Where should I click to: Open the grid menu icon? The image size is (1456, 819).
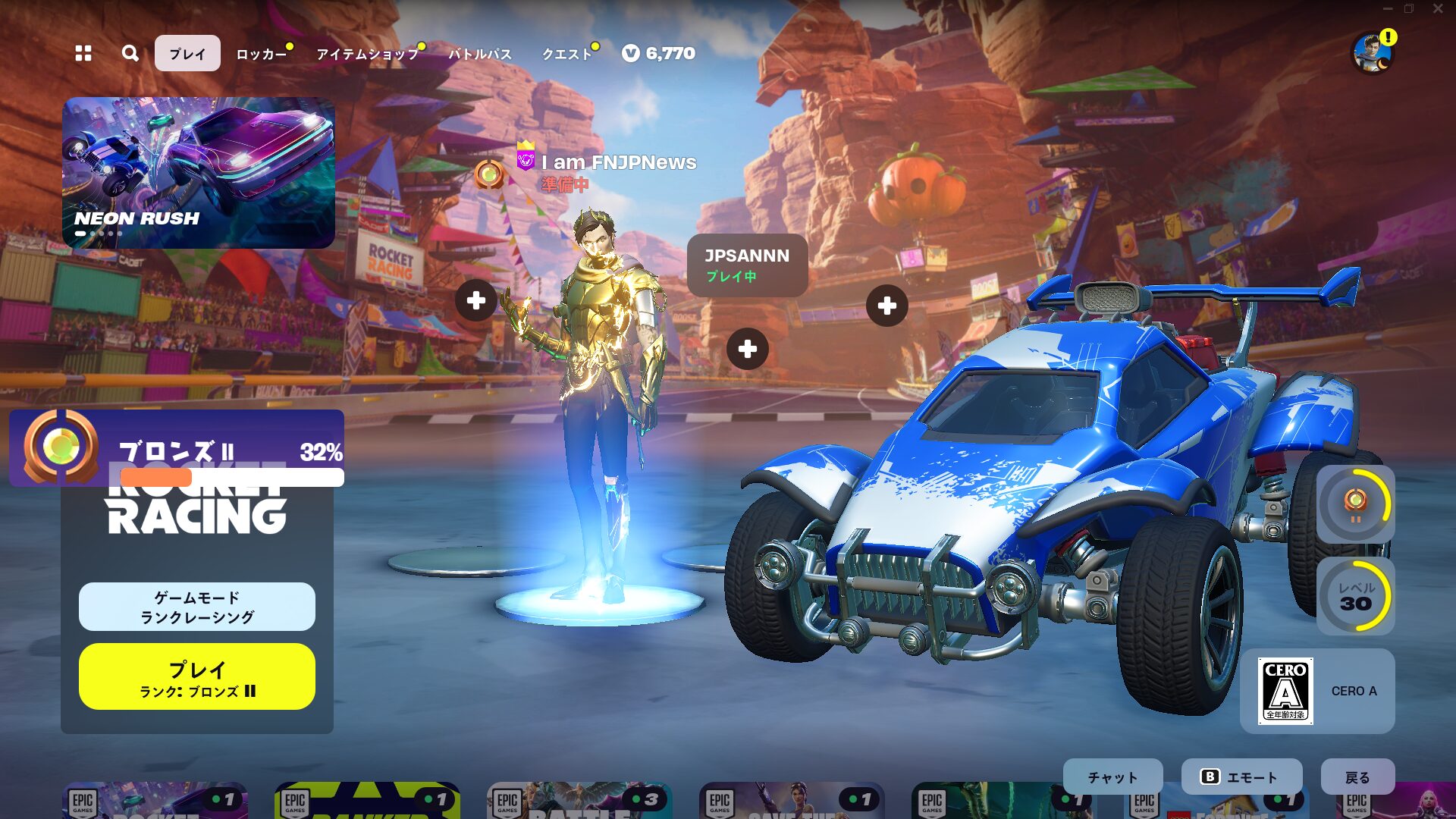pyautogui.click(x=83, y=53)
